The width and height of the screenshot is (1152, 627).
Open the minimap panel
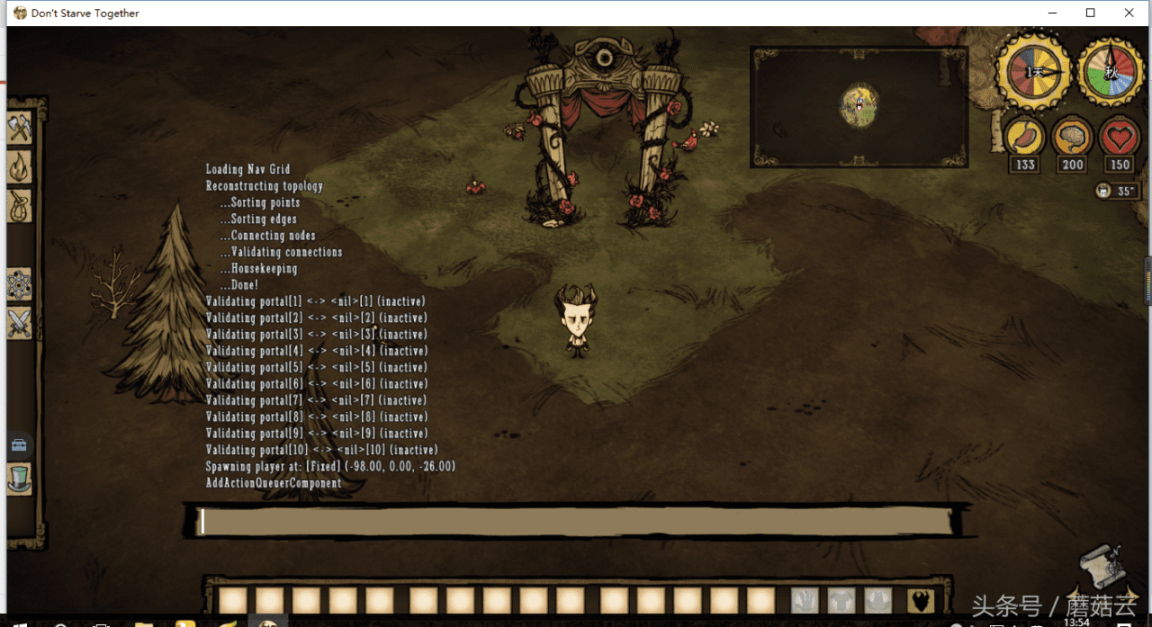[859, 105]
